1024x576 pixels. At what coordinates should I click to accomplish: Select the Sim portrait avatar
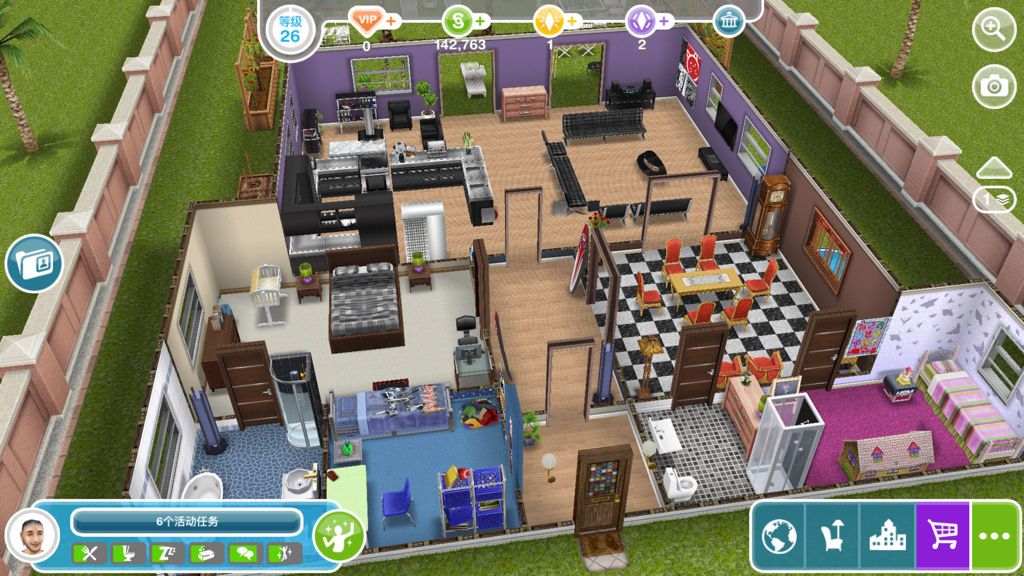[32, 540]
